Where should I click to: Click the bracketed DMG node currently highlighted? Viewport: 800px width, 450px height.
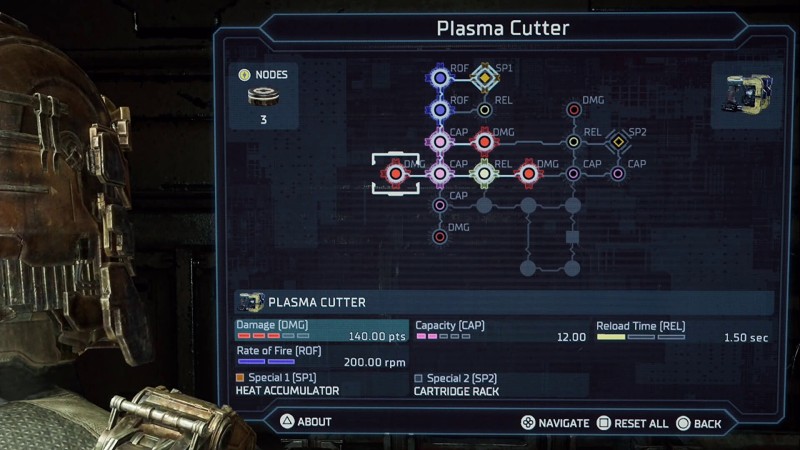[x=395, y=173]
